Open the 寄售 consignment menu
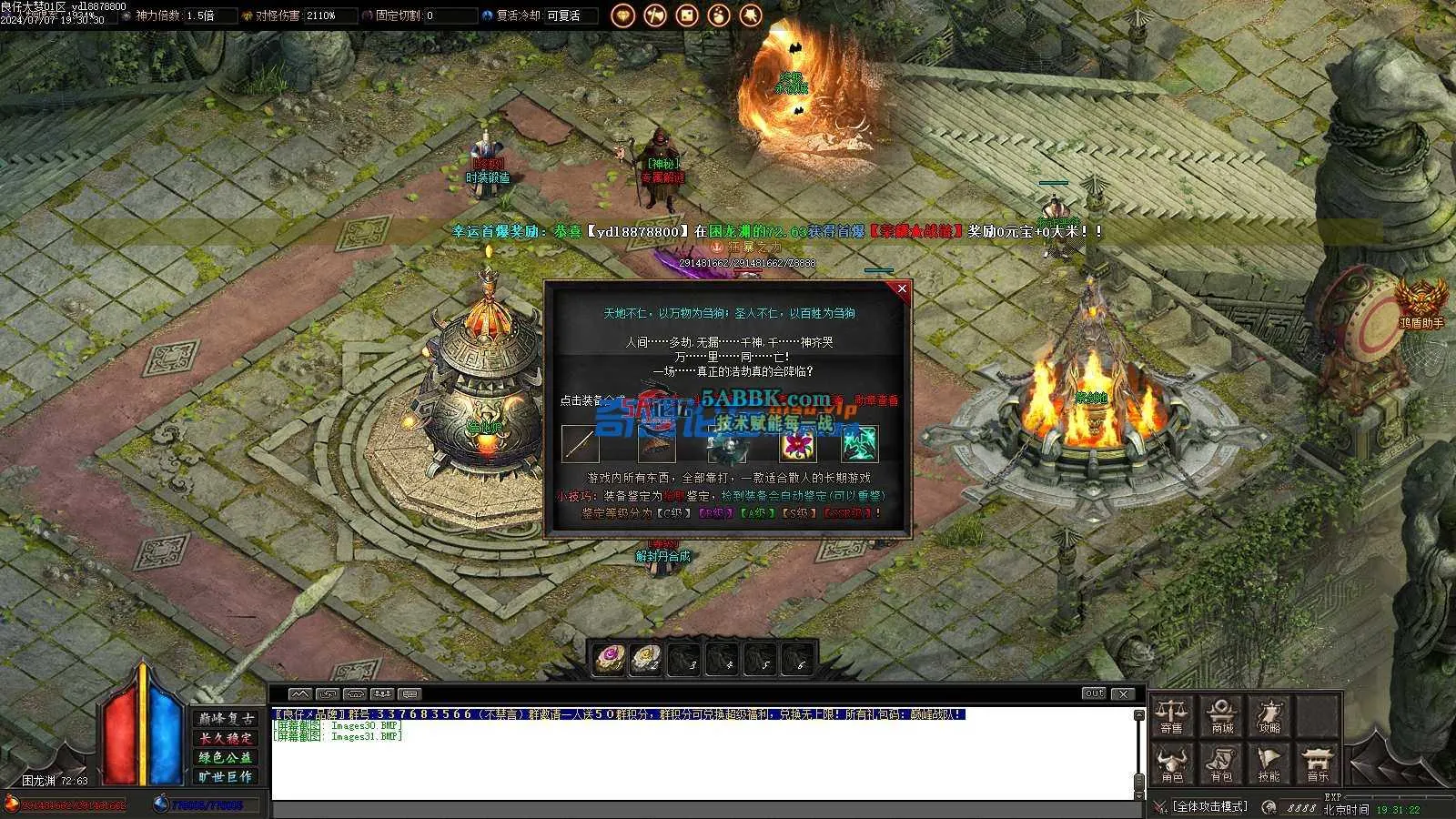The height and width of the screenshot is (819, 1456). pos(1172,716)
